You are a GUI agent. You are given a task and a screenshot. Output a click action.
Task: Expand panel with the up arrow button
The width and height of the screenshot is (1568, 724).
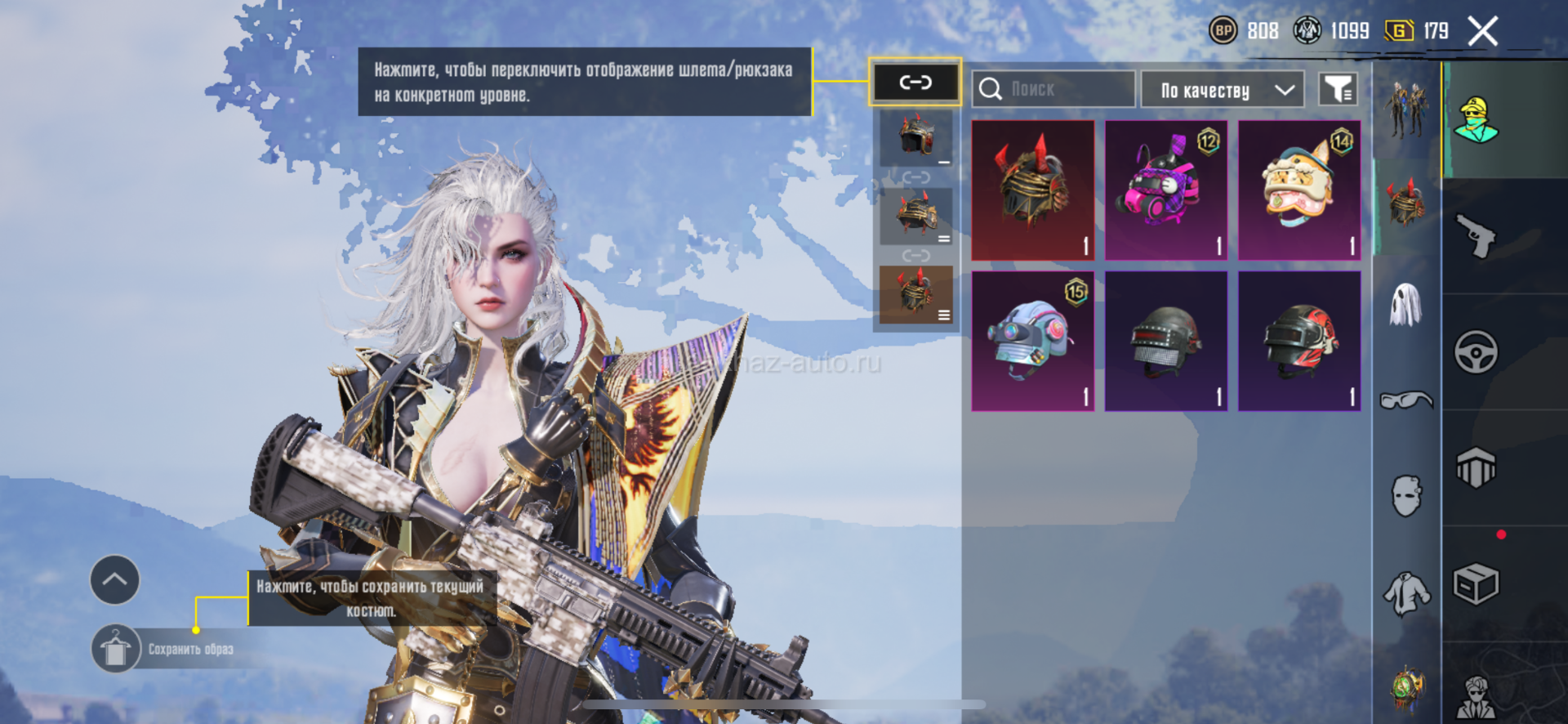point(114,580)
